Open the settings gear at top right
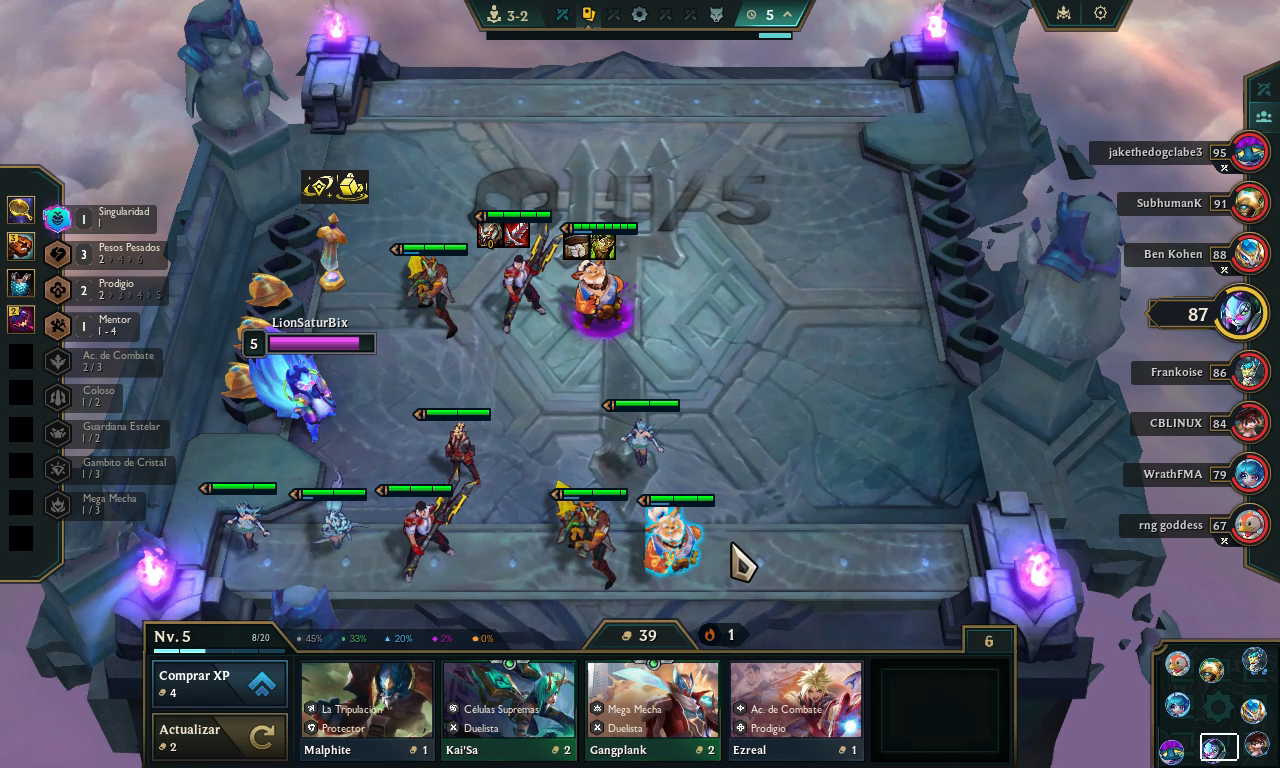The image size is (1280, 768). [1101, 13]
